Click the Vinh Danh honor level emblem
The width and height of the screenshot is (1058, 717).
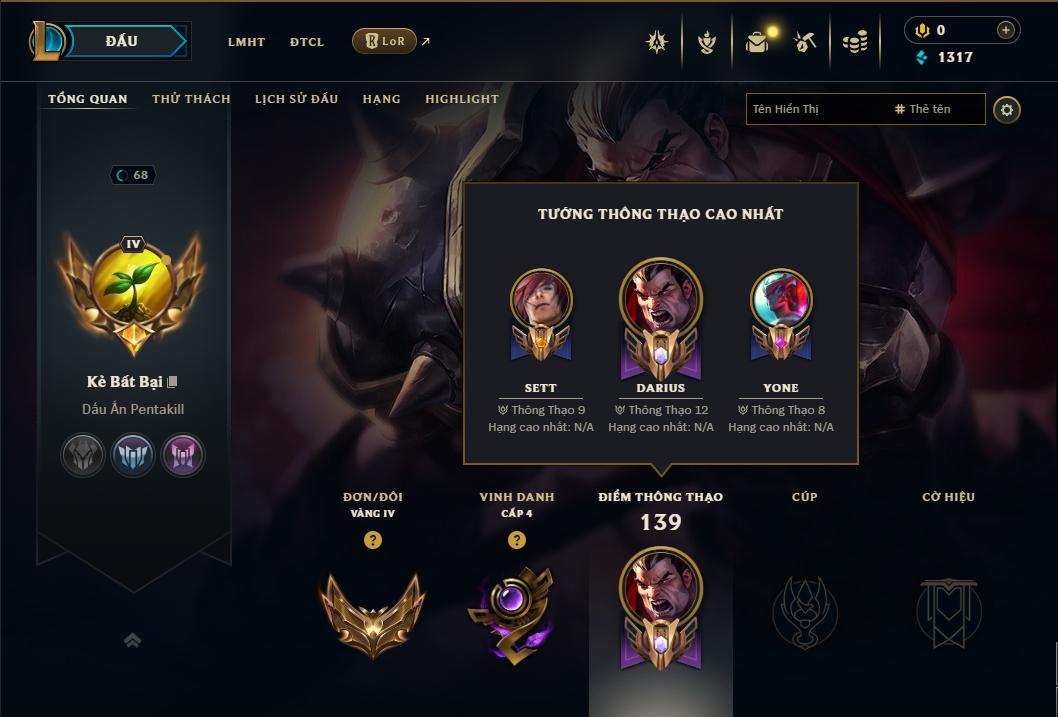pos(516,613)
